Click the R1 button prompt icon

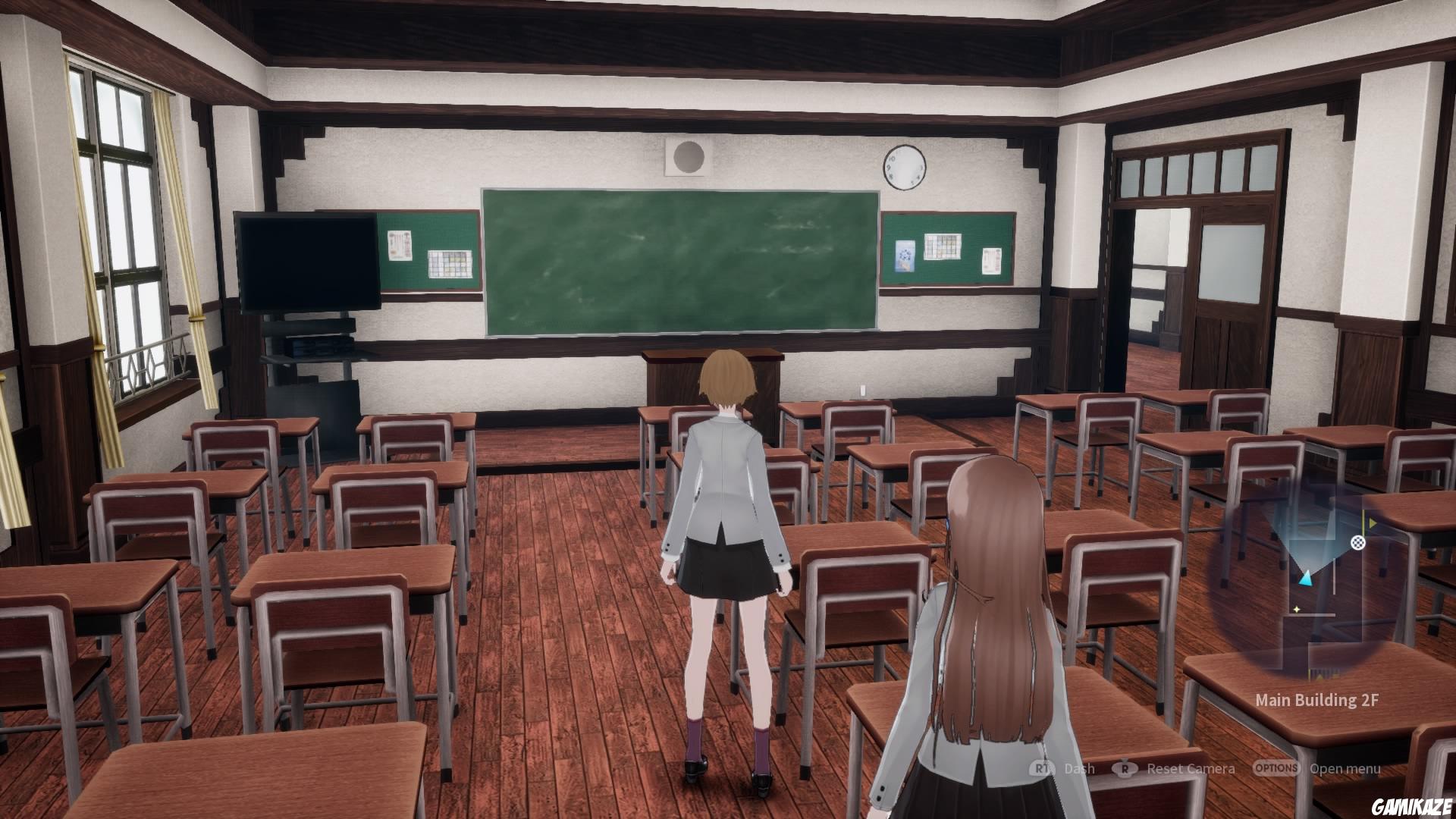click(1040, 768)
